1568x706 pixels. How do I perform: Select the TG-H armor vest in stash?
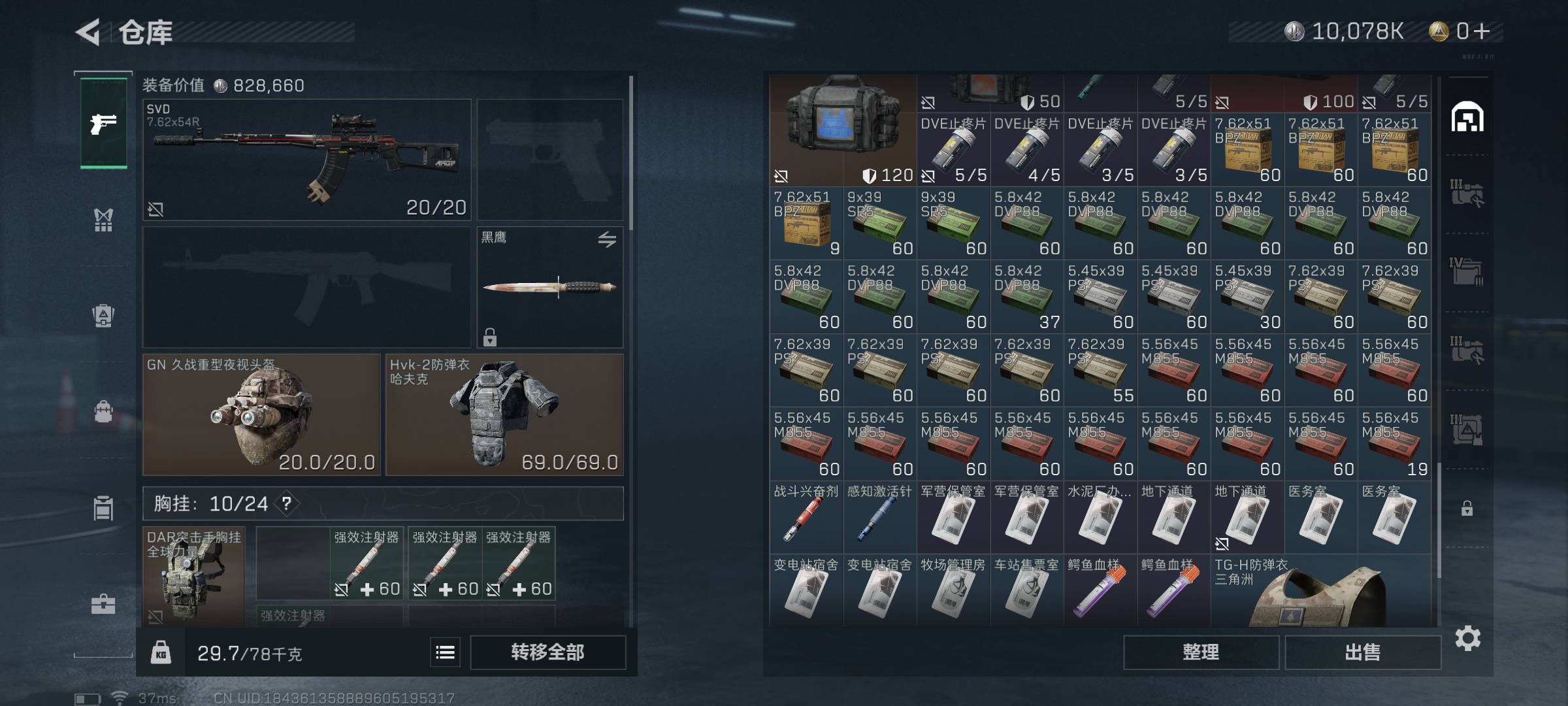click(x=1320, y=591)
